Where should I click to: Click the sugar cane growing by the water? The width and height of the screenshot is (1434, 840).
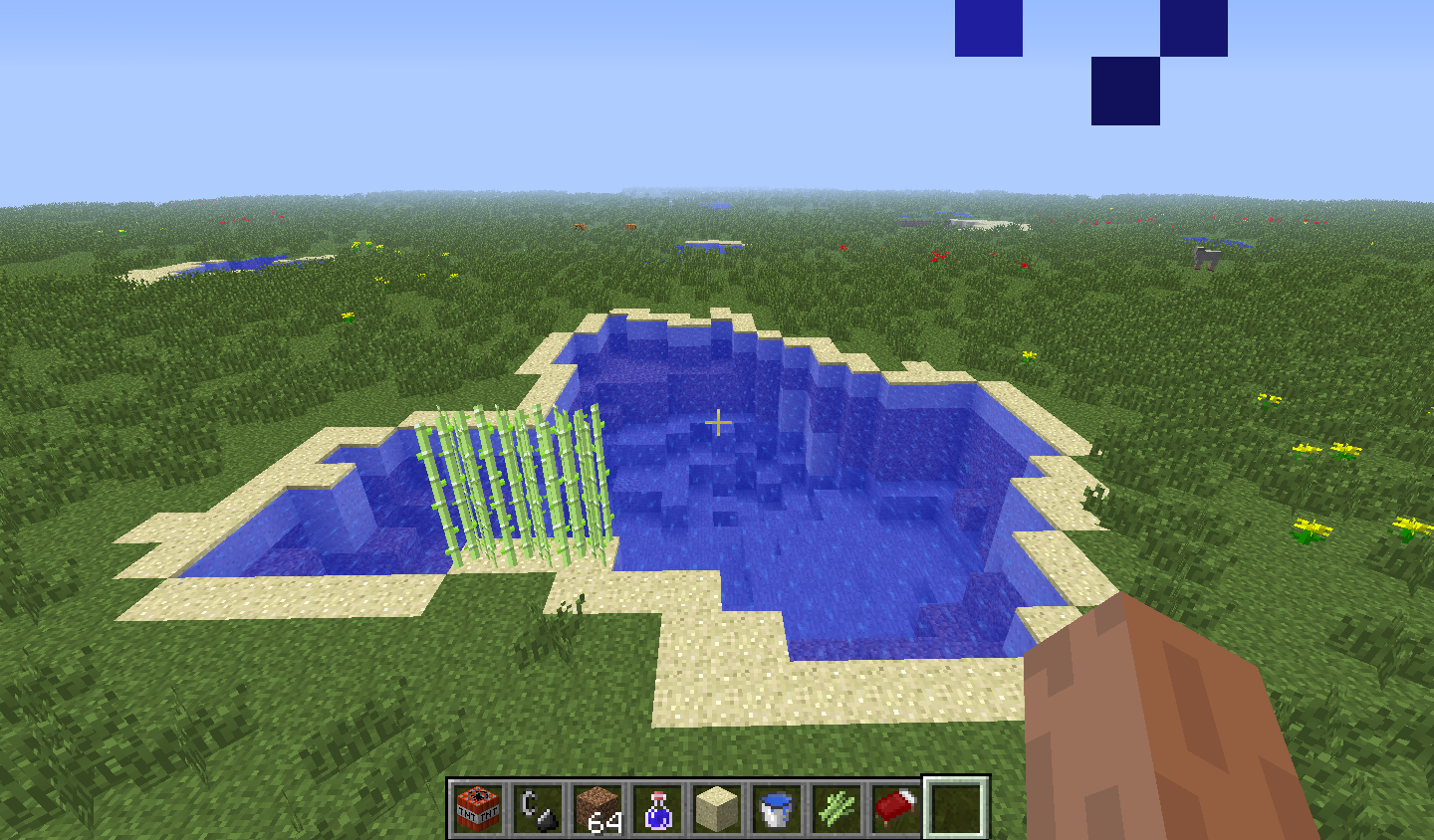[x=518, y=478]
